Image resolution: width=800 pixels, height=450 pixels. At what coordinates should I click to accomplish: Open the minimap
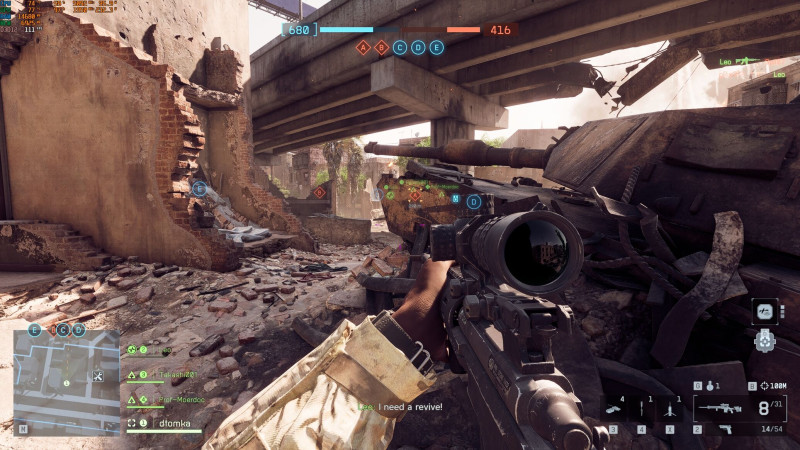point(66,382)
